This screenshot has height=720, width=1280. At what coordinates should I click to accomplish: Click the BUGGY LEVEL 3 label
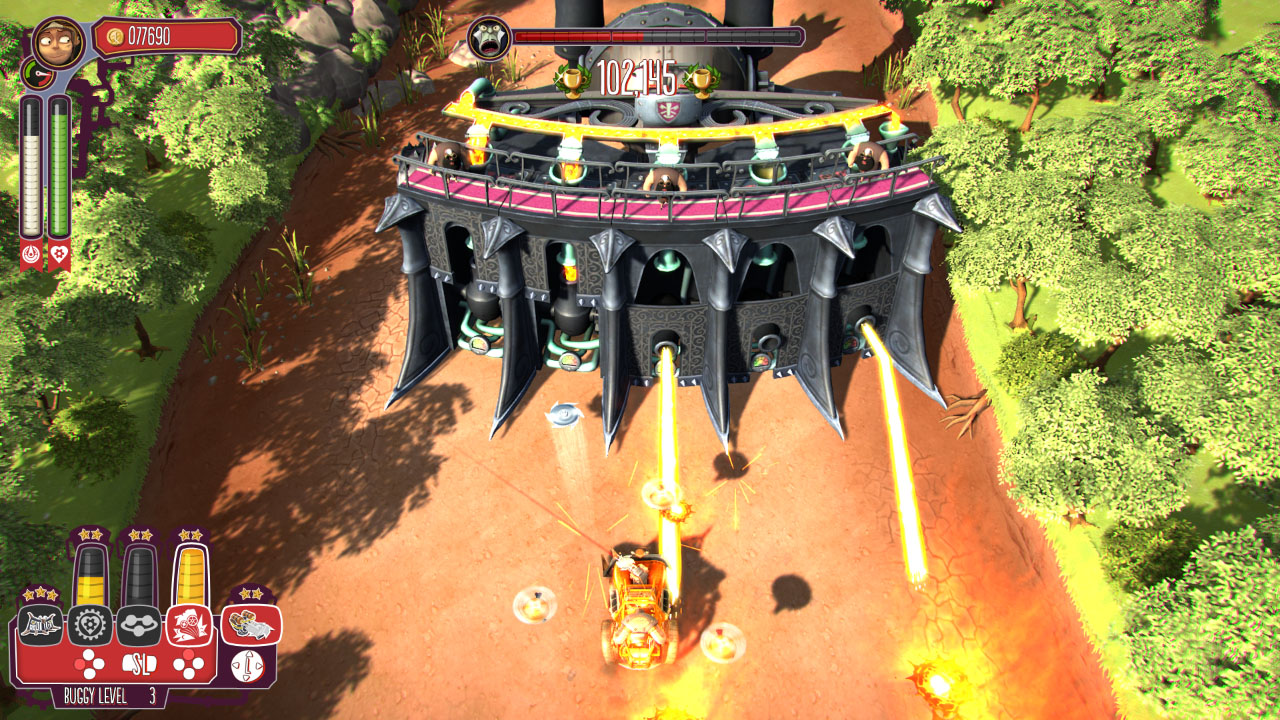click(111, 694)
